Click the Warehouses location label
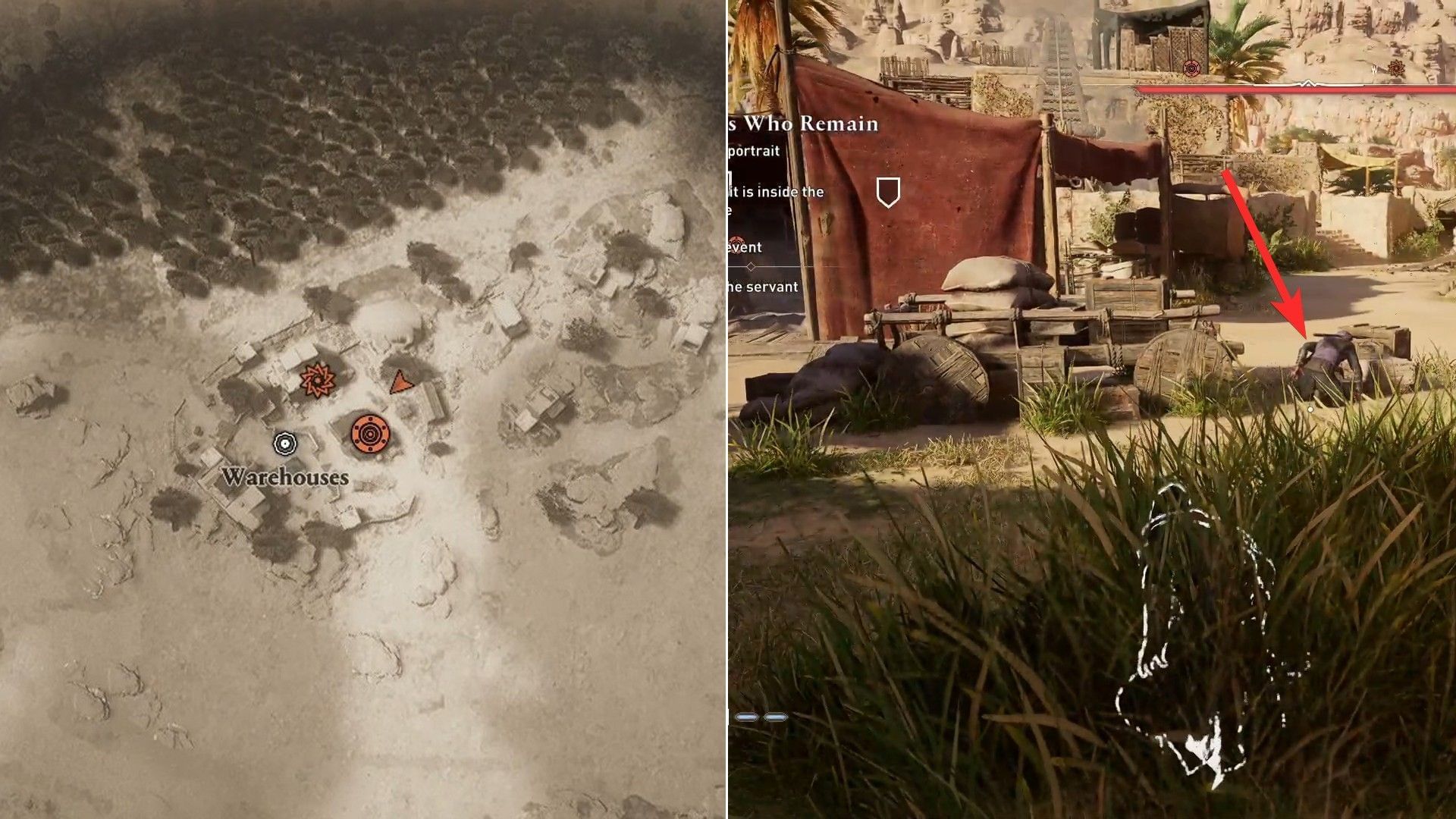The height and width of the screenshot is (819, 1456). 285,478
